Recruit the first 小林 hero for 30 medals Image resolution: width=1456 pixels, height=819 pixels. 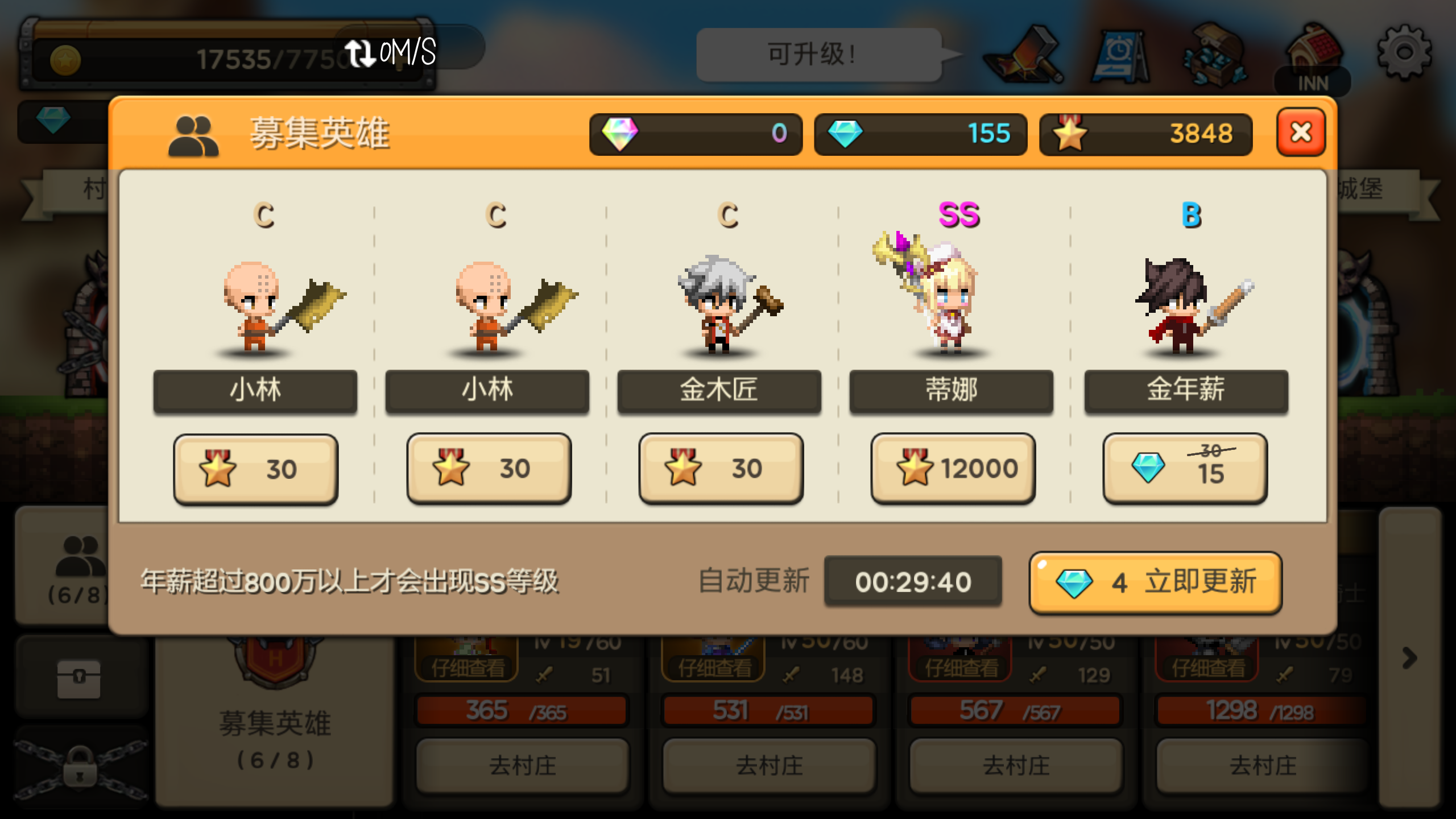[255, 468]
